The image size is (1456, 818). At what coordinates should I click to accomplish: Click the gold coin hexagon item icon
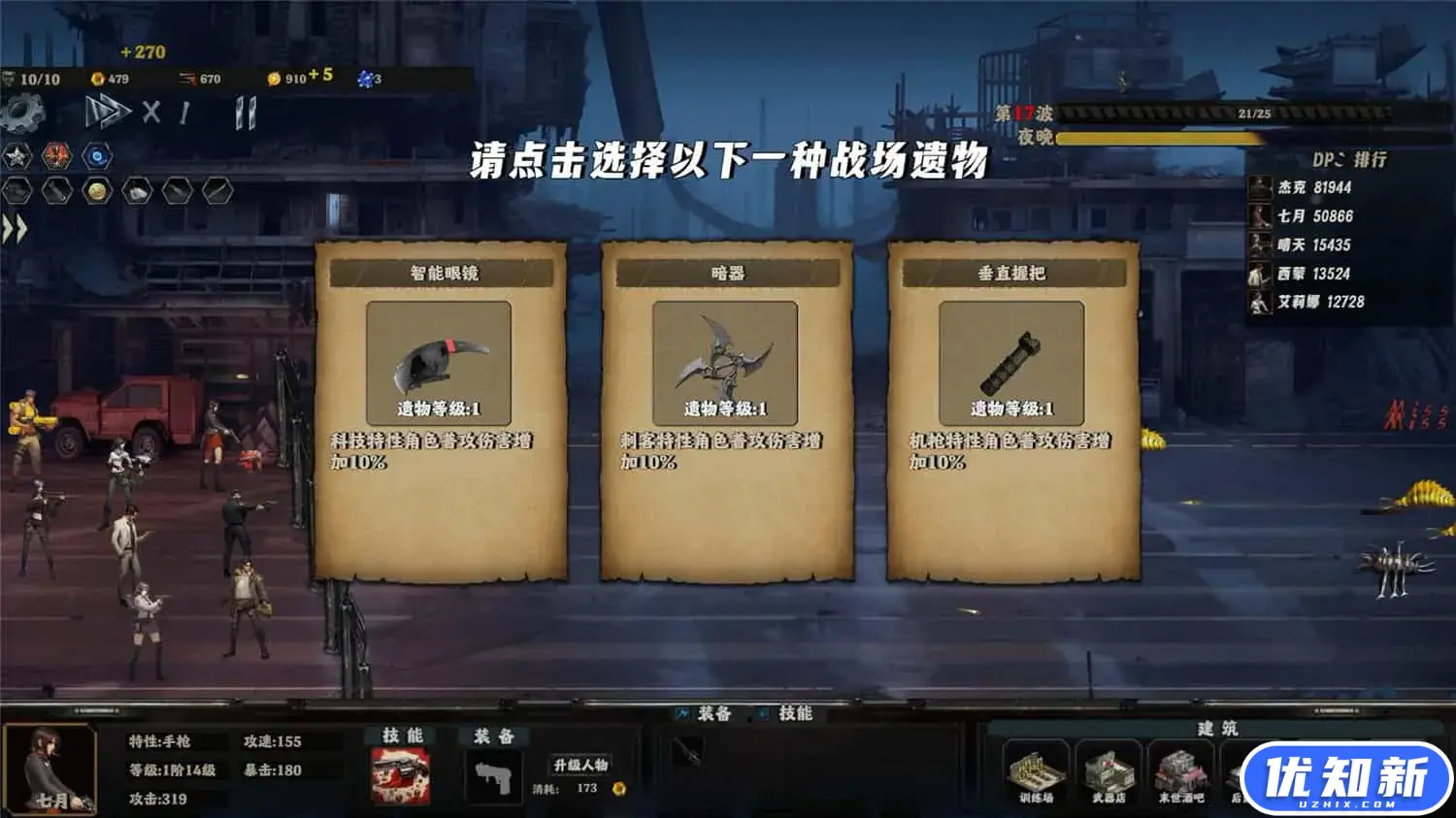pos(97,189)
